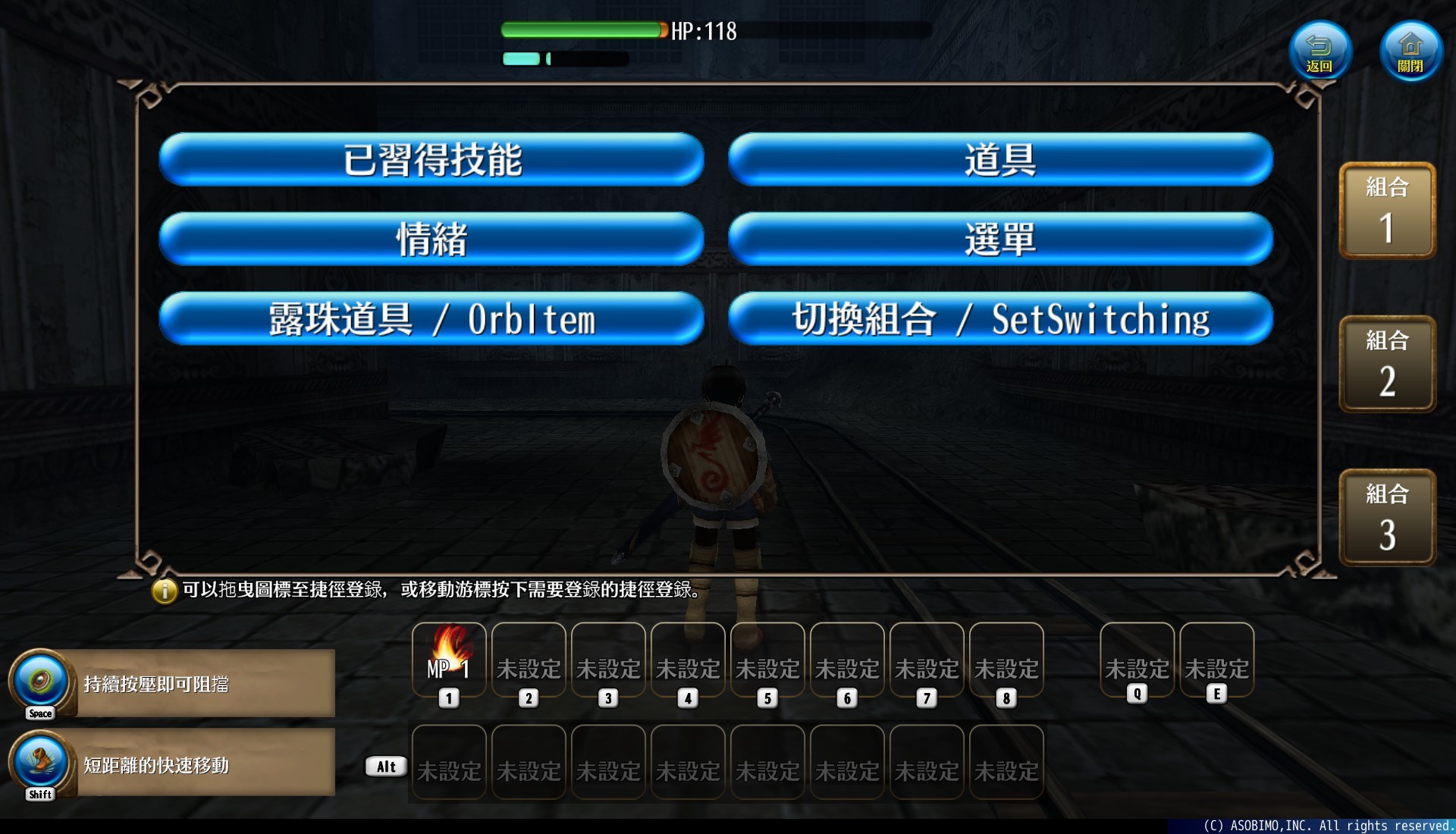Switch to shortcut set 組合 1
Image resolution: width=1456 pixels, height=834 pixels.
[1388, 210]
